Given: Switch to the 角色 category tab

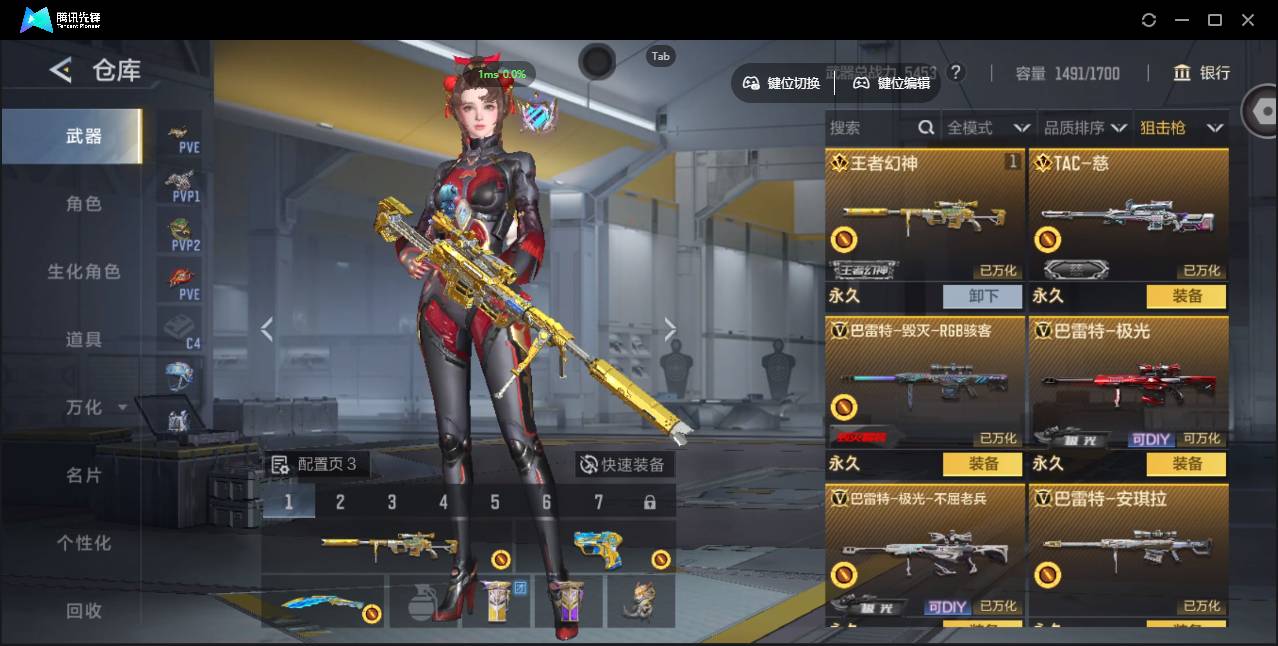Looking at the screenshot, I should tap(84, 204).
